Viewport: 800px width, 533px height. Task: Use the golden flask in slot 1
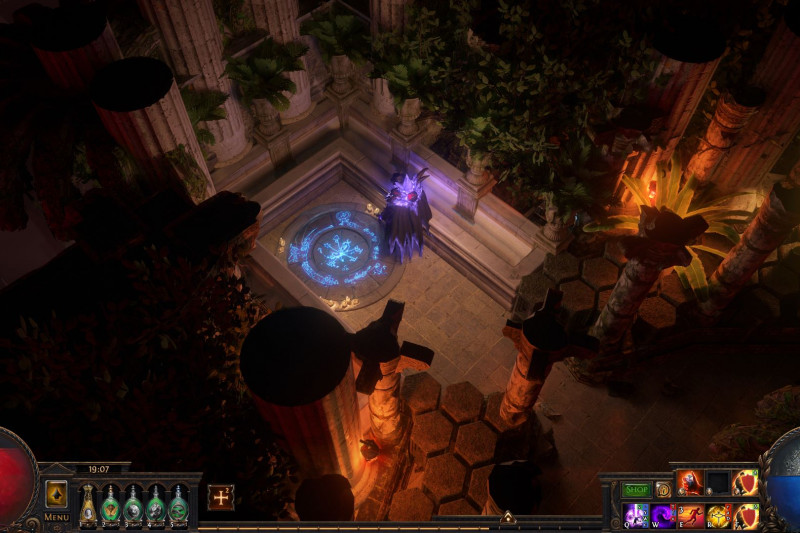(x=88, y=505)
